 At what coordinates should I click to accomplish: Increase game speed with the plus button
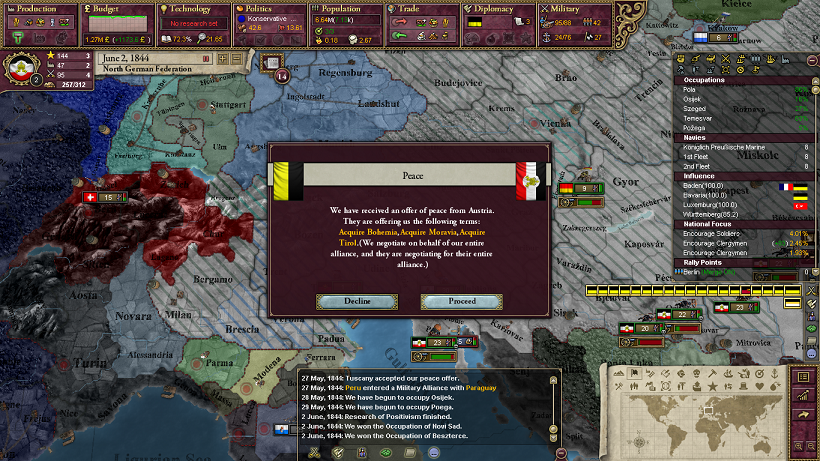coord(223,59)
